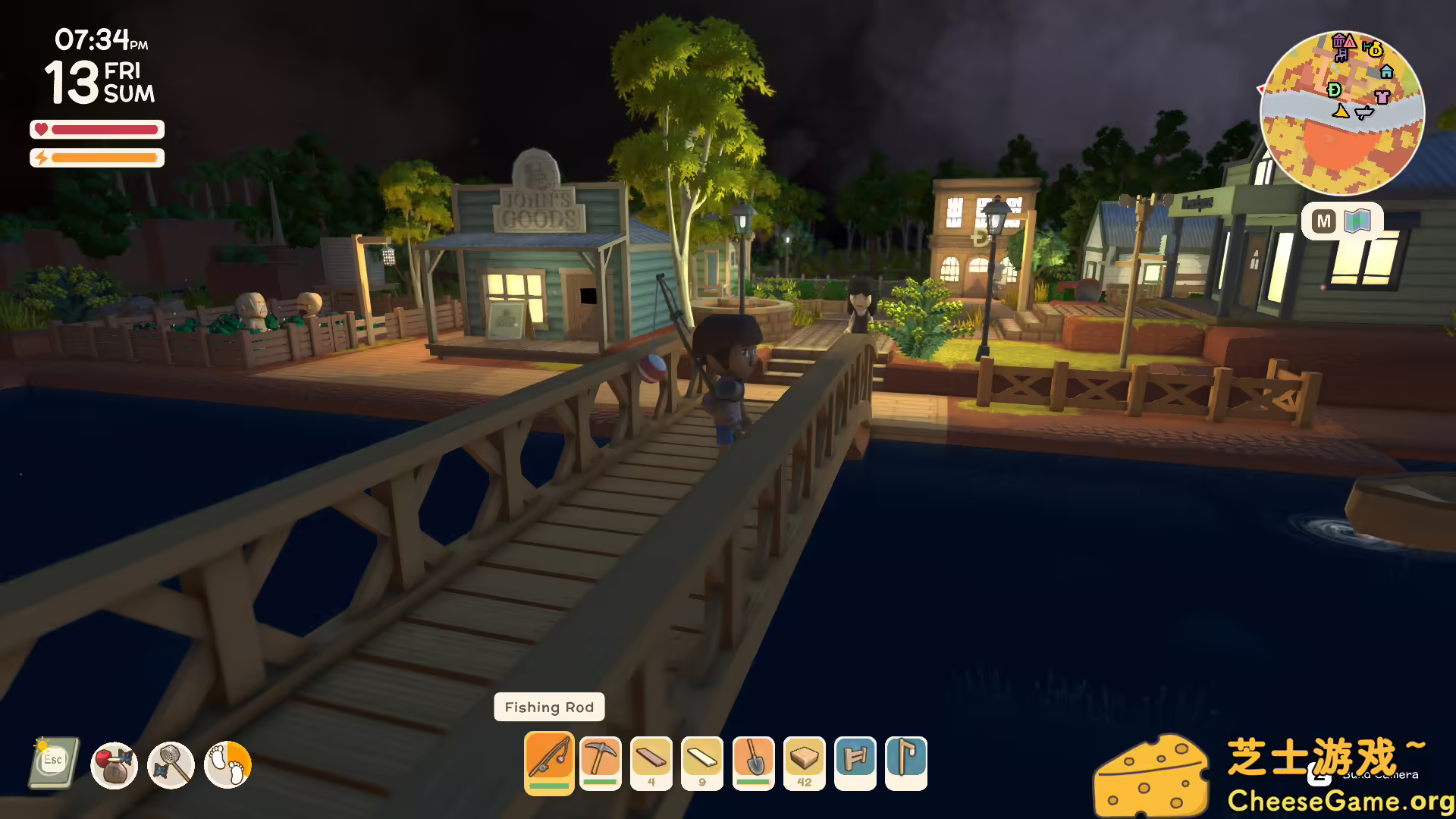Choose the light plank stack of 9
The image size is (1456, 819).
[x=702, y=761]
